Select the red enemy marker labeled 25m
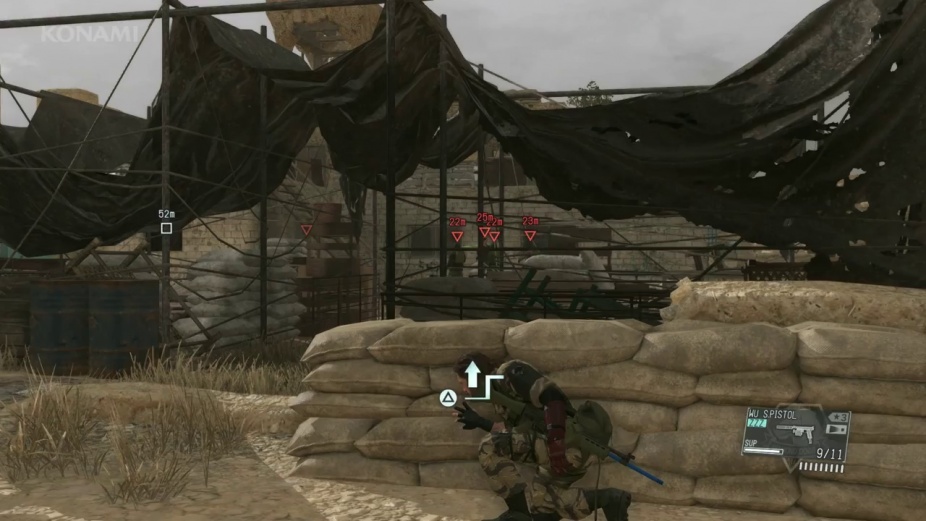The width and height of the screenshot is (926, 521). [x=484, y=232]
